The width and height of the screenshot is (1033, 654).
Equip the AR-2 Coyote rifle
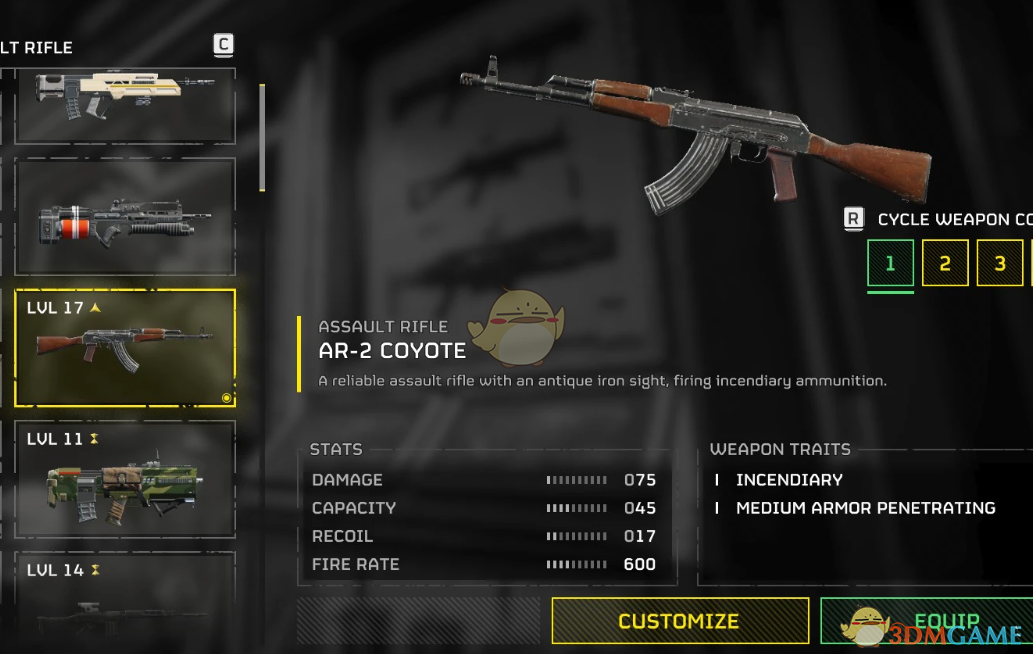[925, 621]
